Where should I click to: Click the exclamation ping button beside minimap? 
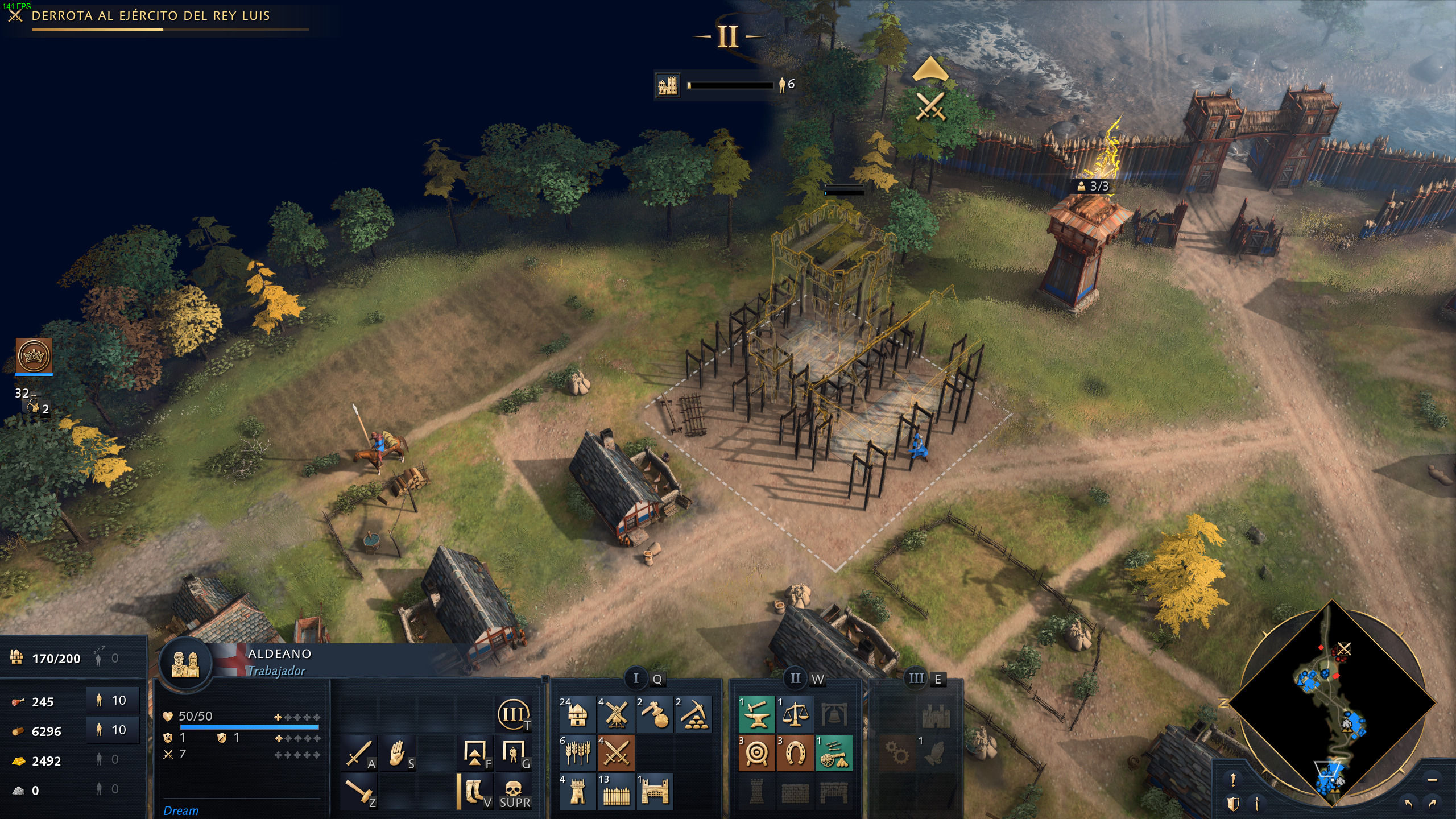pos(1232,780)
